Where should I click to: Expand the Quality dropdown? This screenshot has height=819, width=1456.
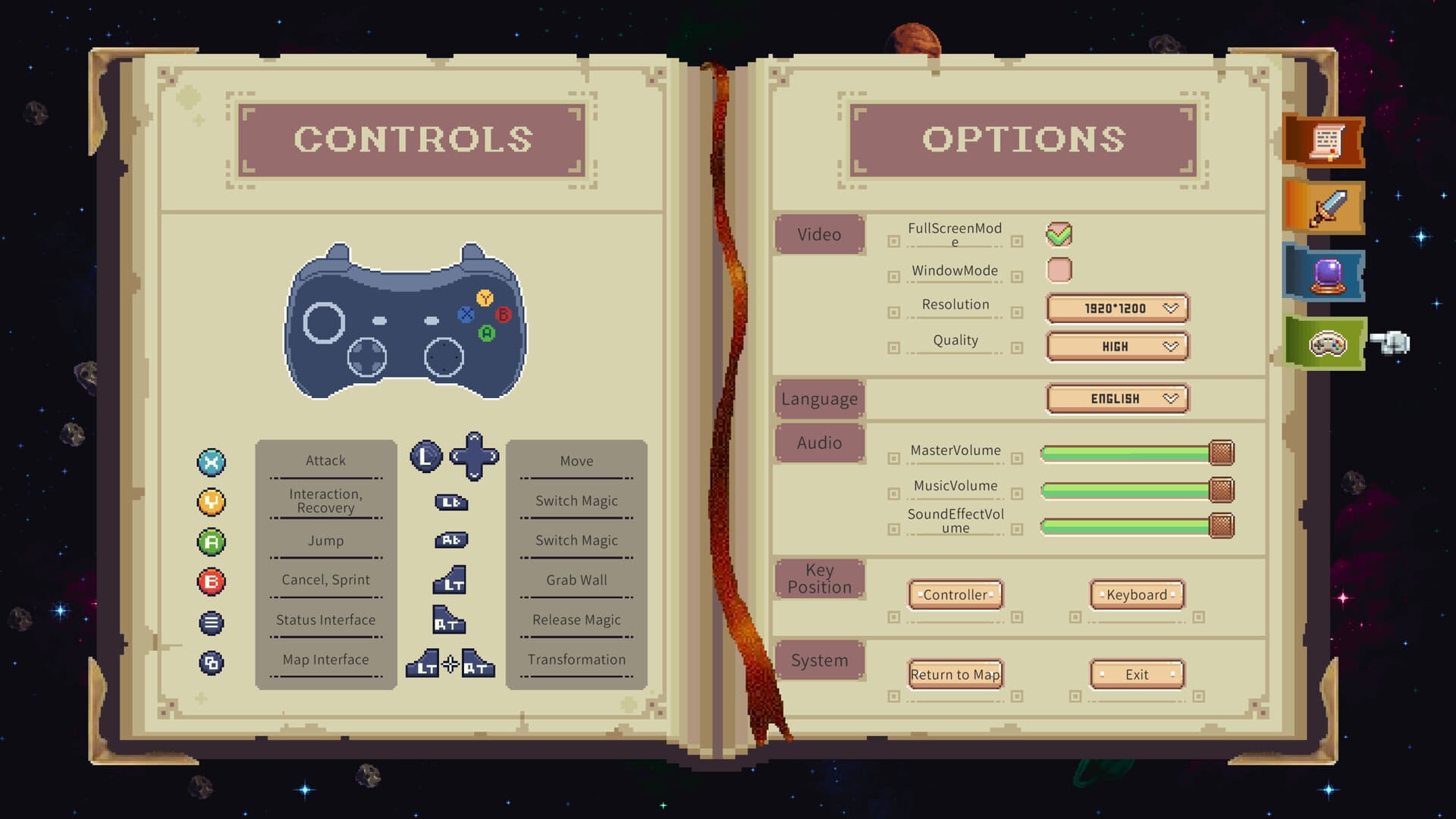1116,346
